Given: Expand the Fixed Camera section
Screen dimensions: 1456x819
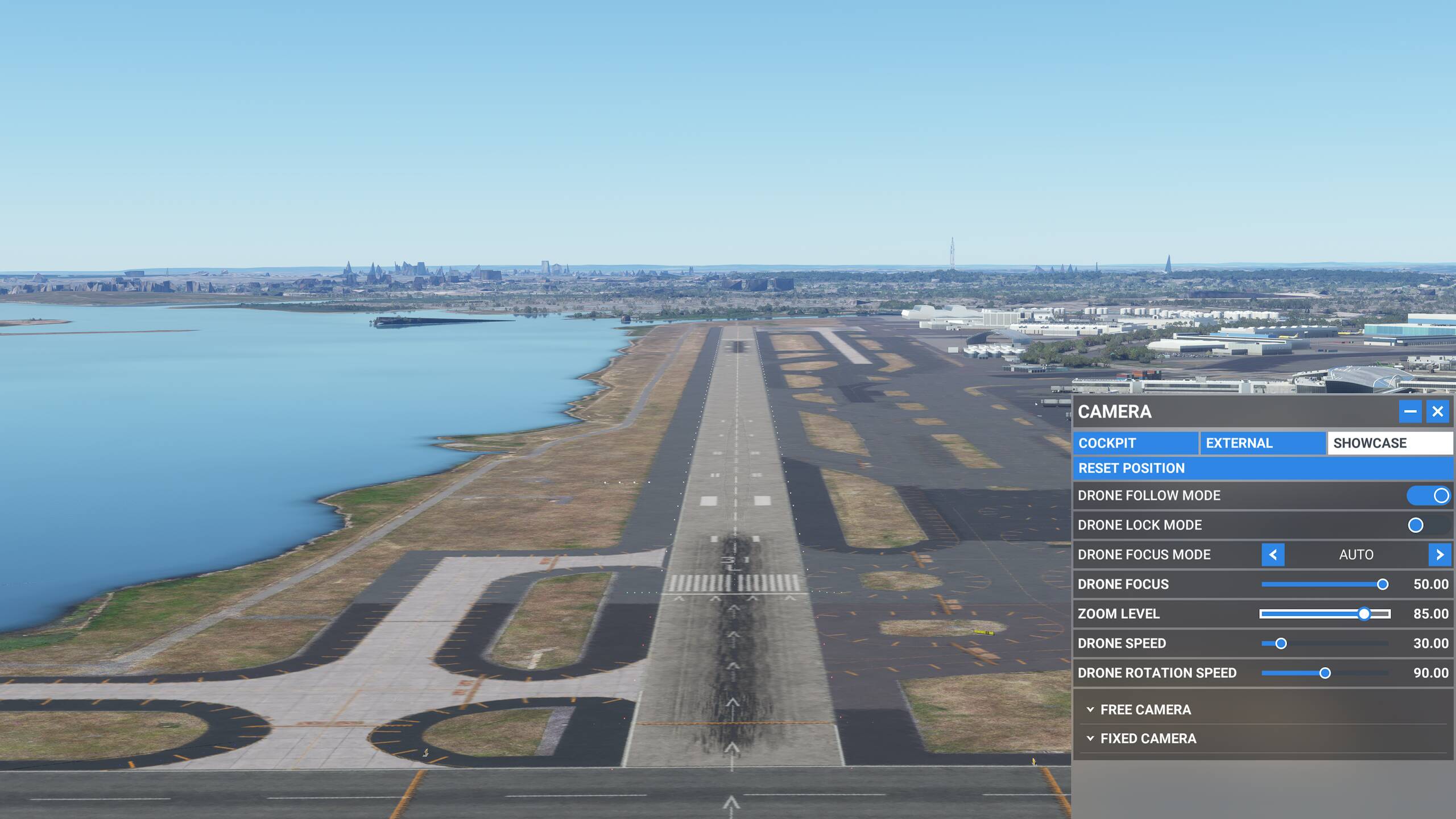Looking at the screenshot, I should tap(1148, 738).
